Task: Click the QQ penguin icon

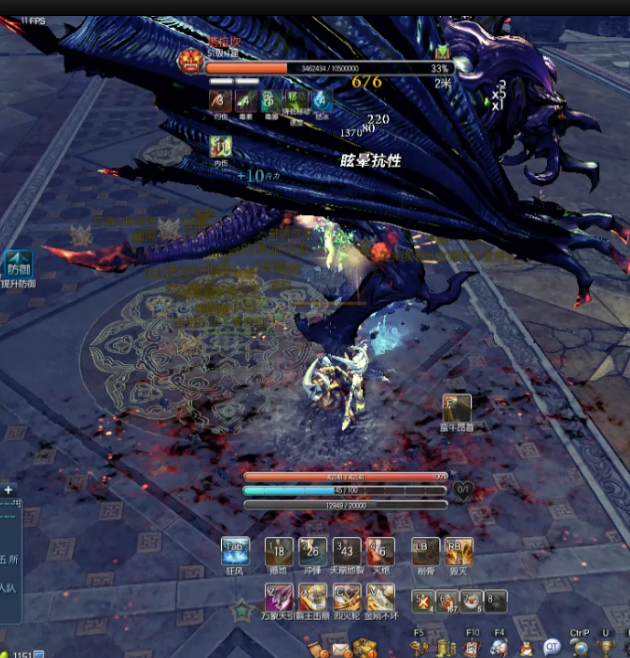Action: click(x=526, y=648)
